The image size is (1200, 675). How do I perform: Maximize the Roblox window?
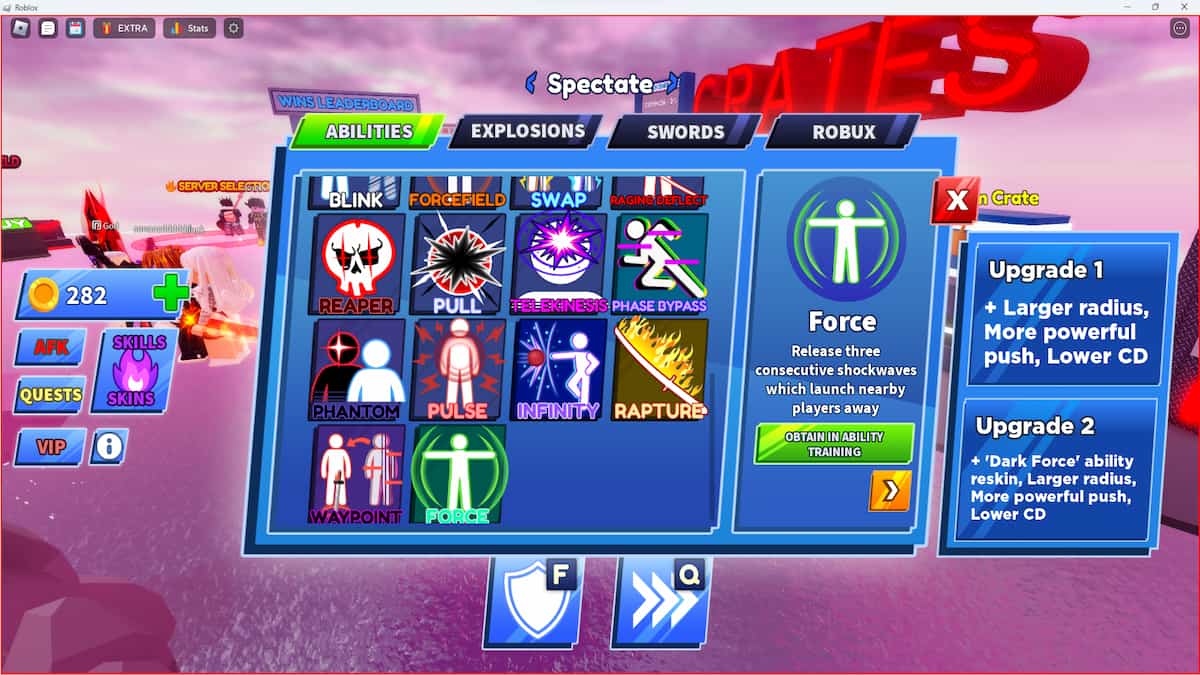tap(1155, 7)
